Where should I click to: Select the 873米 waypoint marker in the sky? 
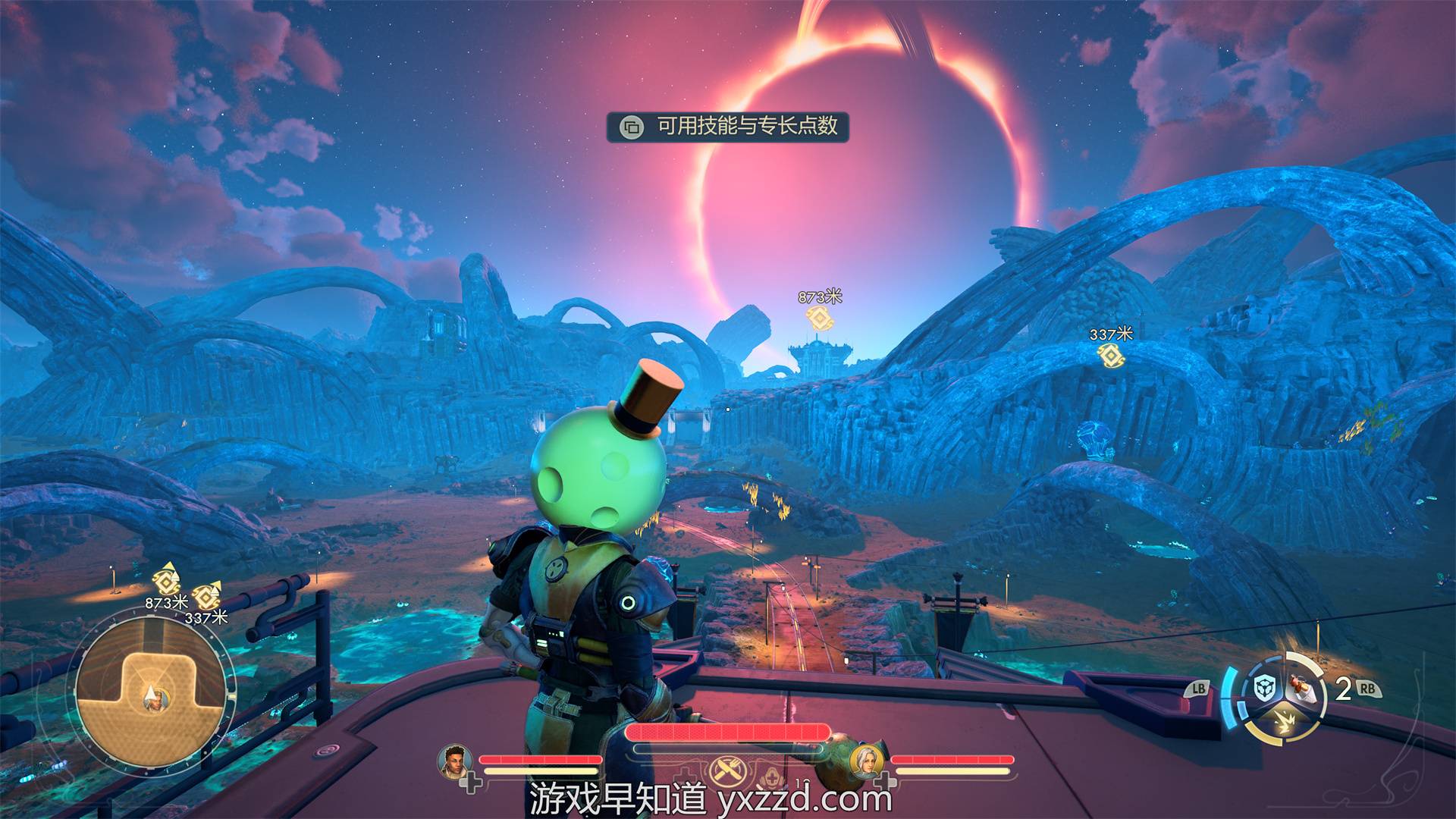[x=819, y=317]
